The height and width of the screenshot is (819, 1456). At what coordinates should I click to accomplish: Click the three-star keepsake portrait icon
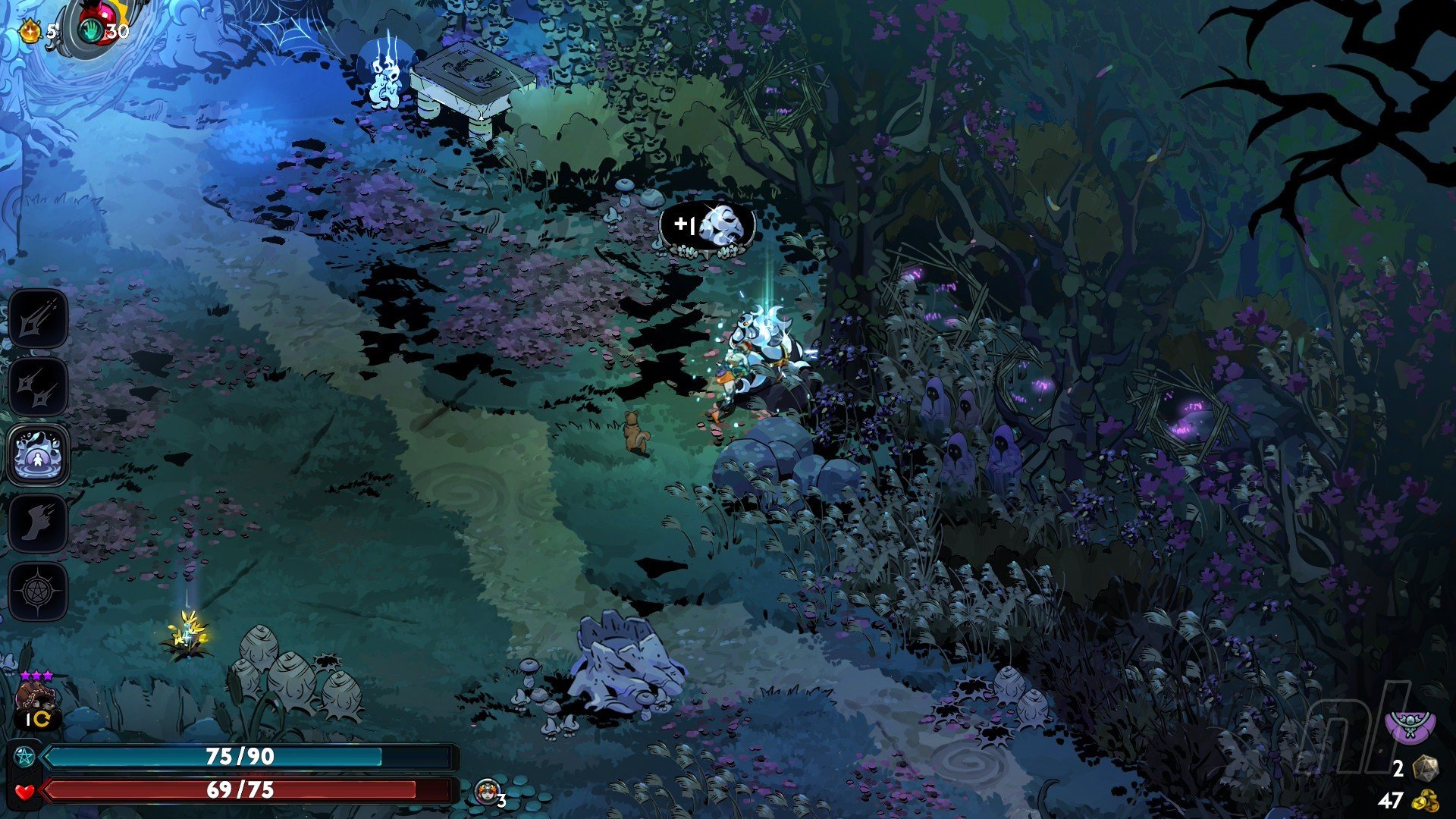tap(34, 698)
